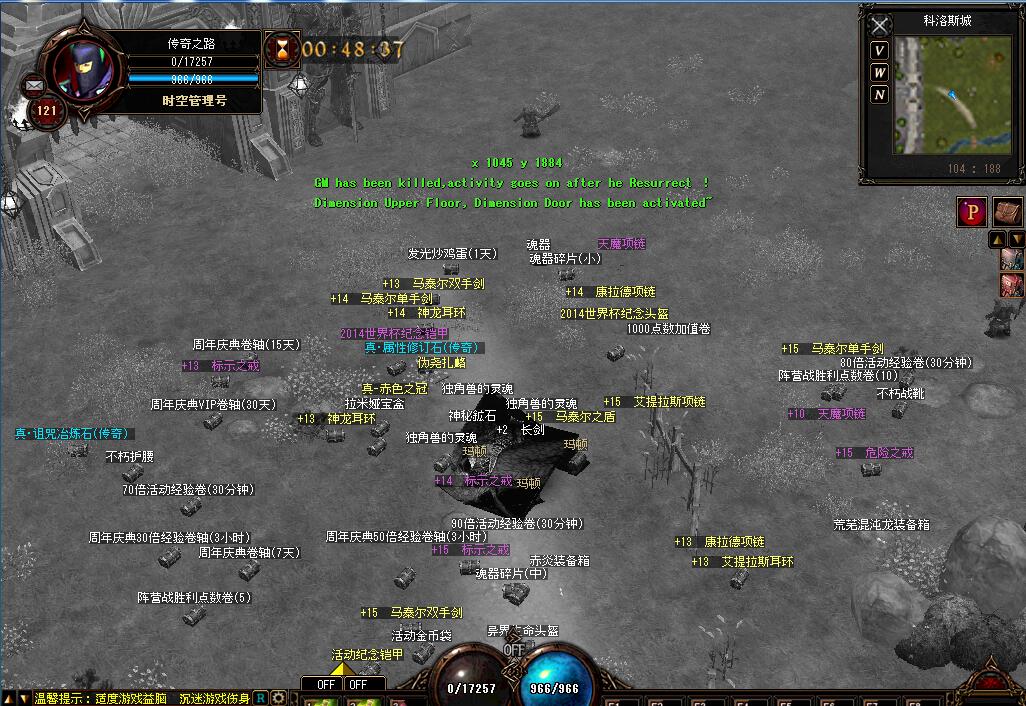The height and width of the screenshot is (706, 1026).
Task: Click the minimap's V button
Action: coord(879,51)
